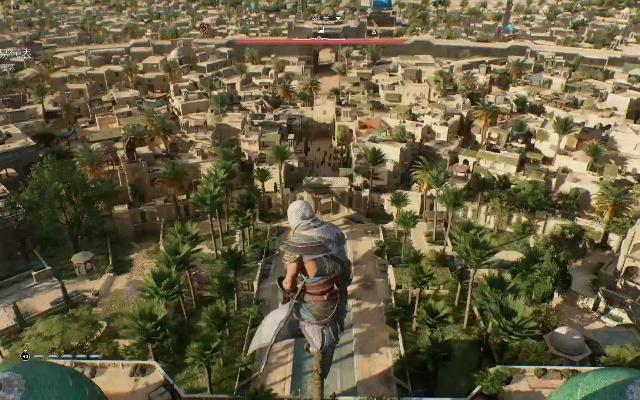Select the white compass markers at top center
640x400 pixels.
[328, 18]
